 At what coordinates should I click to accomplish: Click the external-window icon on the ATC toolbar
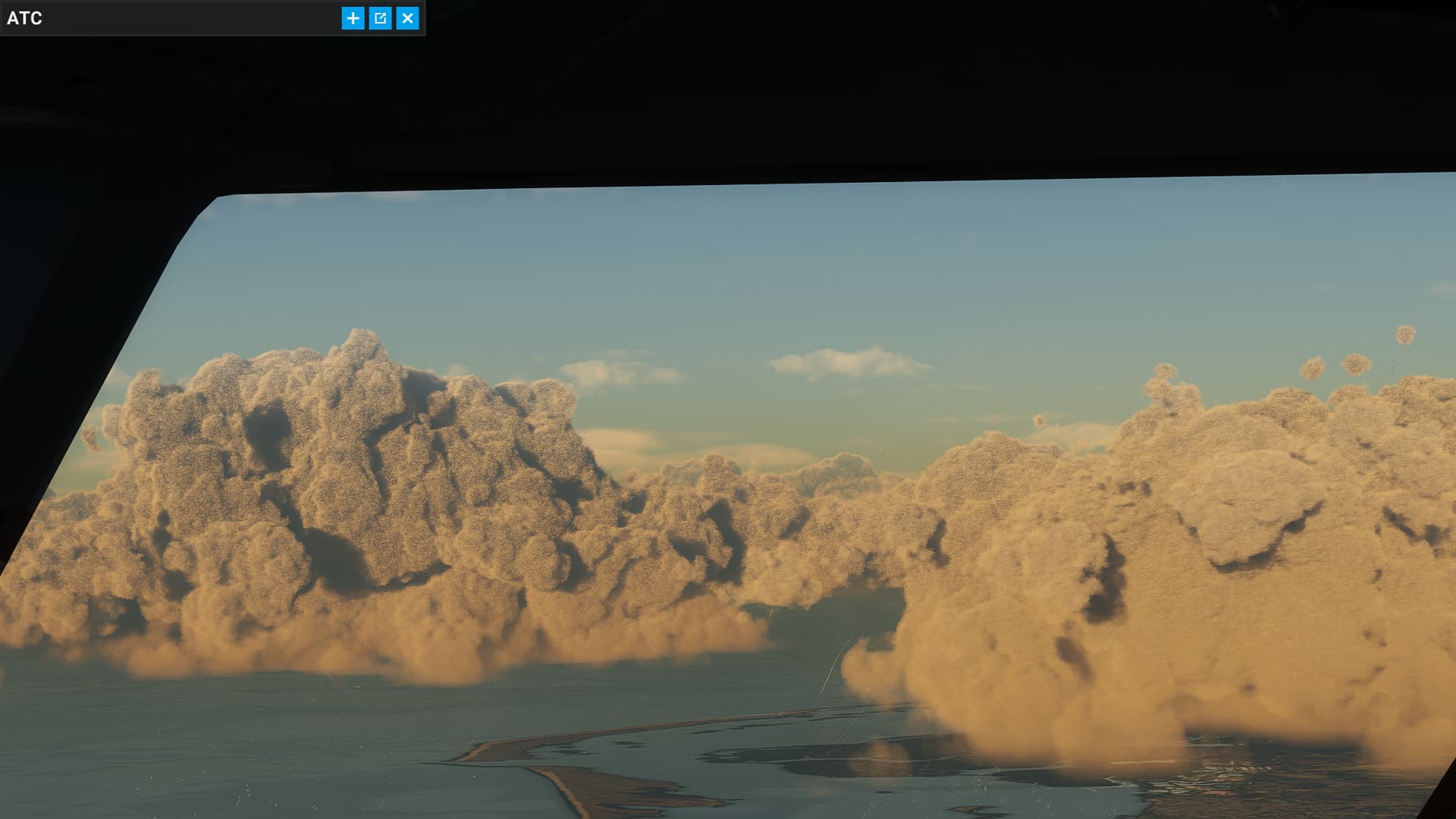click(380, 18)
